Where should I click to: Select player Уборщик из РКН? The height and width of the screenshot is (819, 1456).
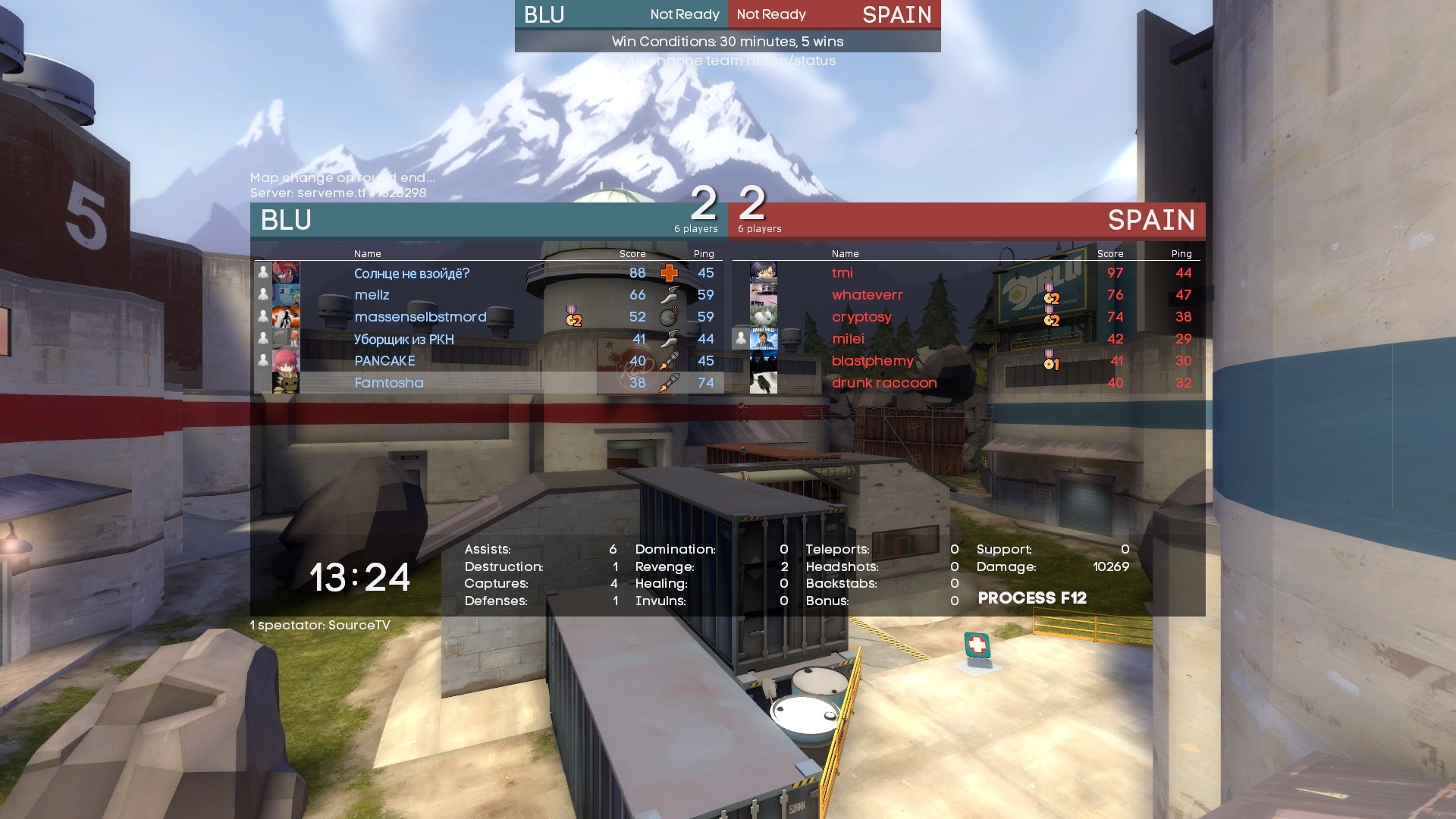403,339
